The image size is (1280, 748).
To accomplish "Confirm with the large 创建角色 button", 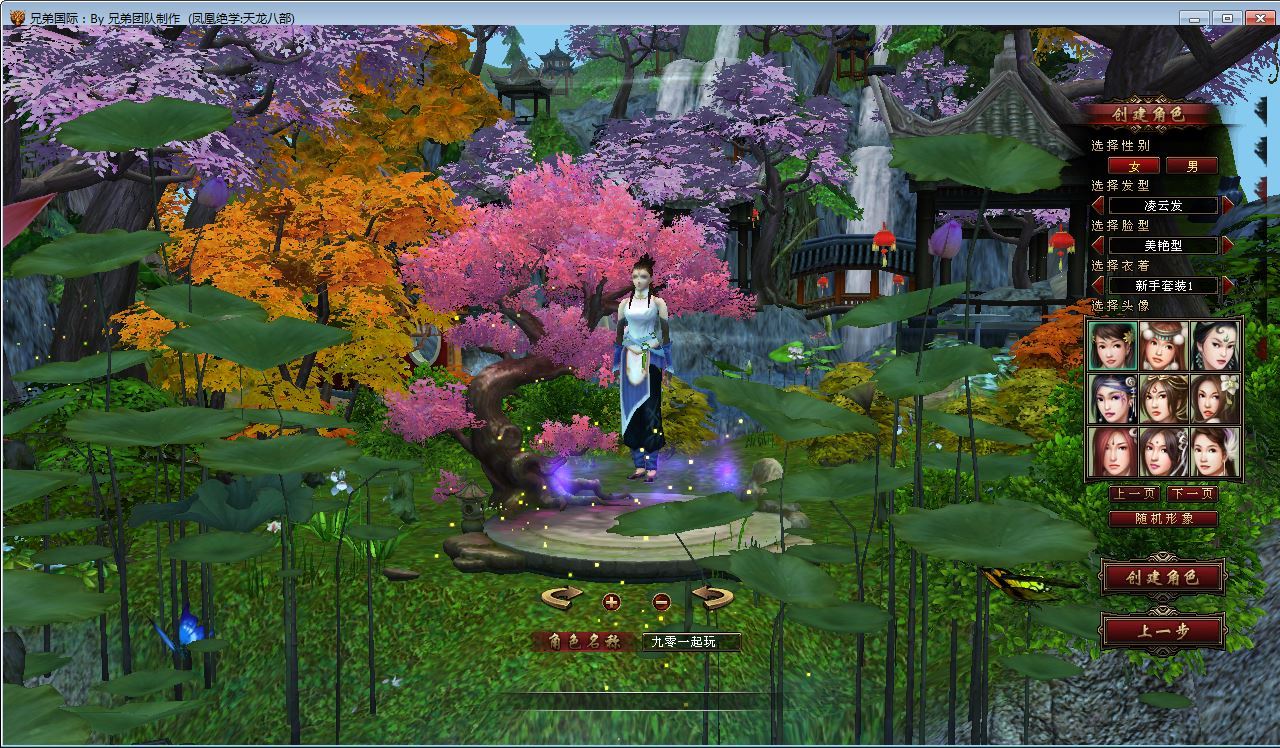I will click(x=1162, y=578).
